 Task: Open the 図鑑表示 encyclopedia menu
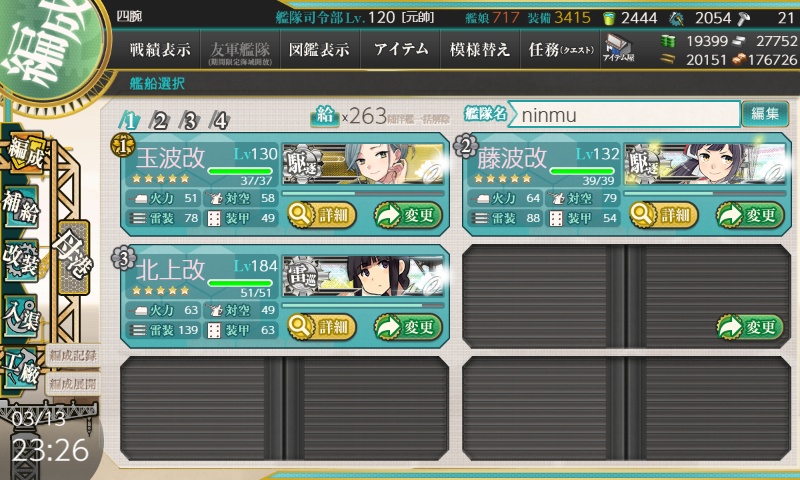[x=318, y=49]
